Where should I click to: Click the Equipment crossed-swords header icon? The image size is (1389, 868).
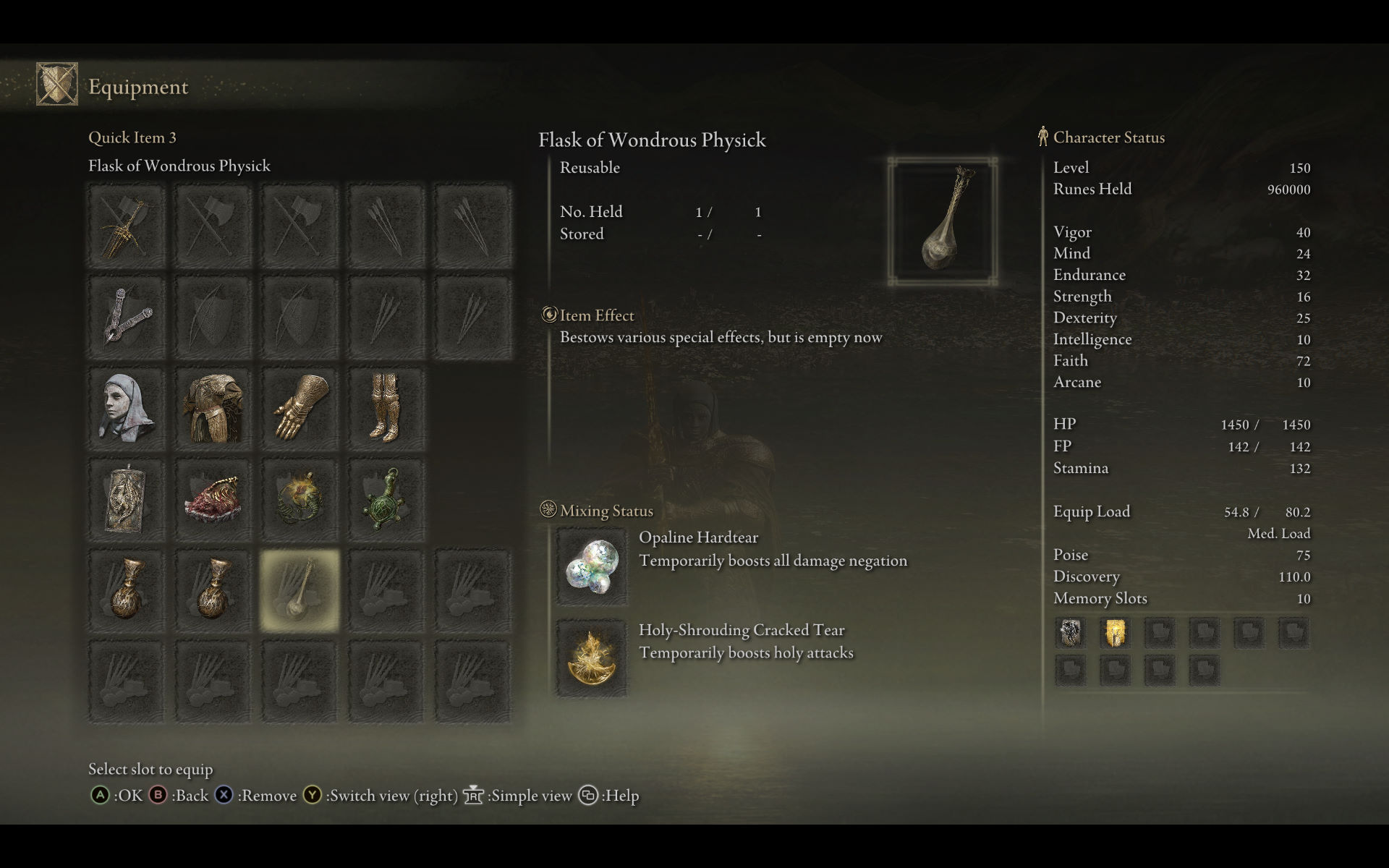(57, 85)
